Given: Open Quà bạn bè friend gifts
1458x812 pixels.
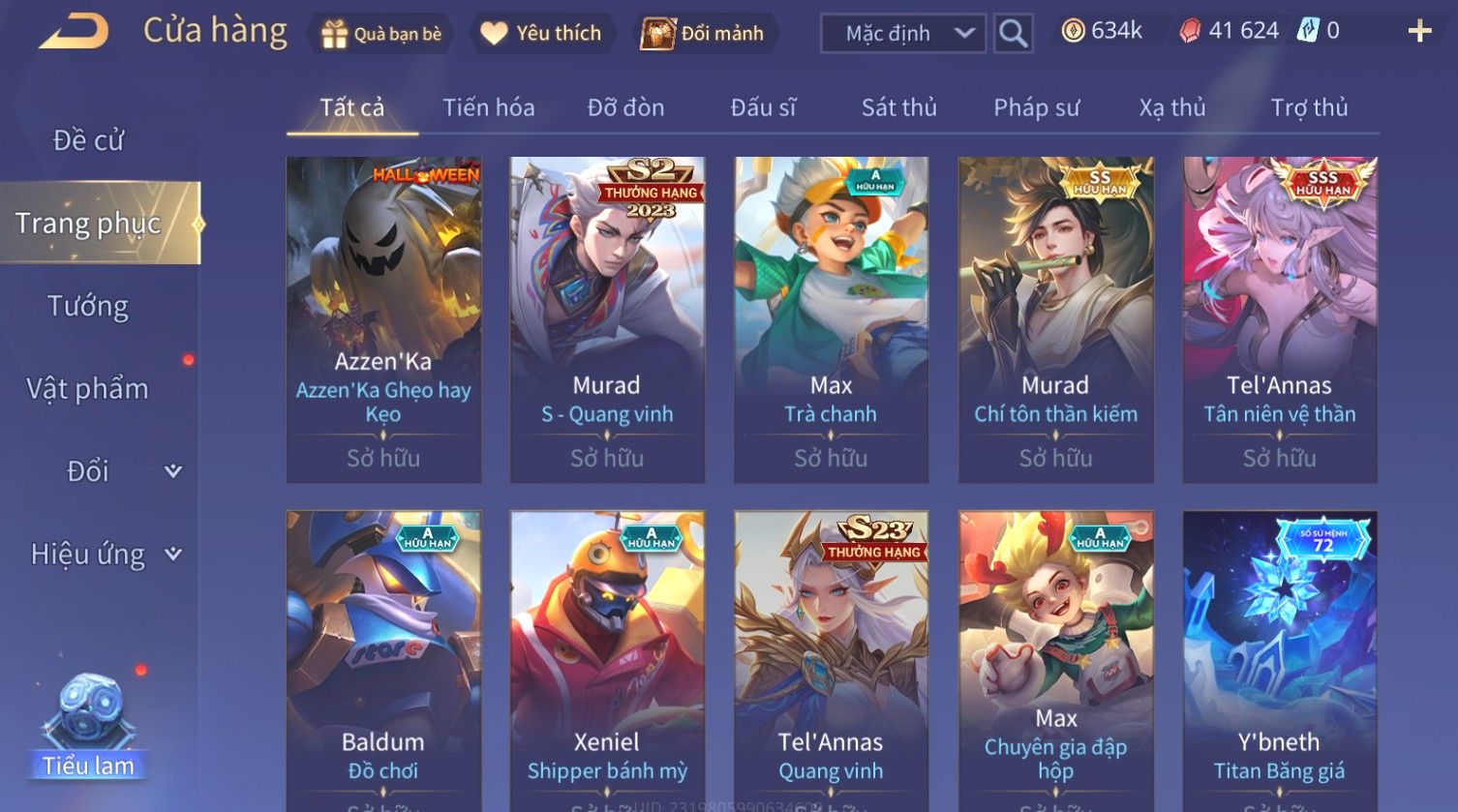Looking at the screenshot, I should point(380,34).
